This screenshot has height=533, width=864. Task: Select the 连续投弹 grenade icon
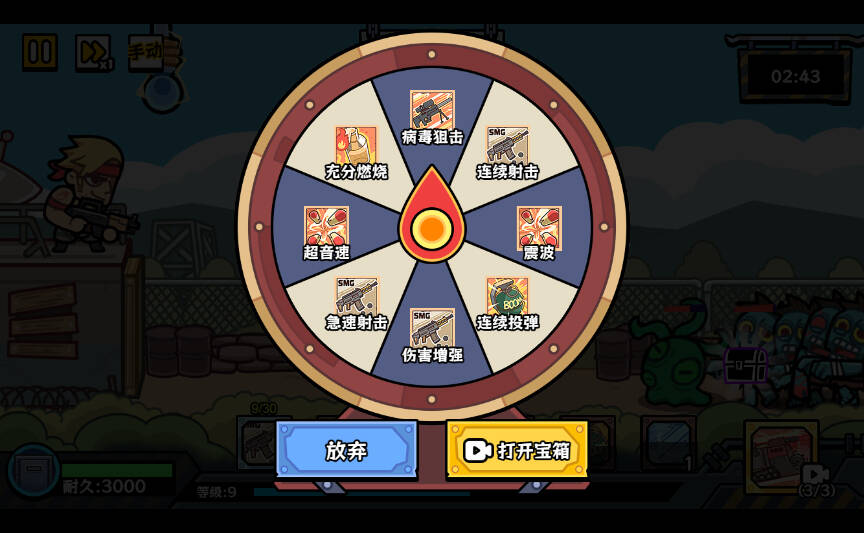[507, 297]
